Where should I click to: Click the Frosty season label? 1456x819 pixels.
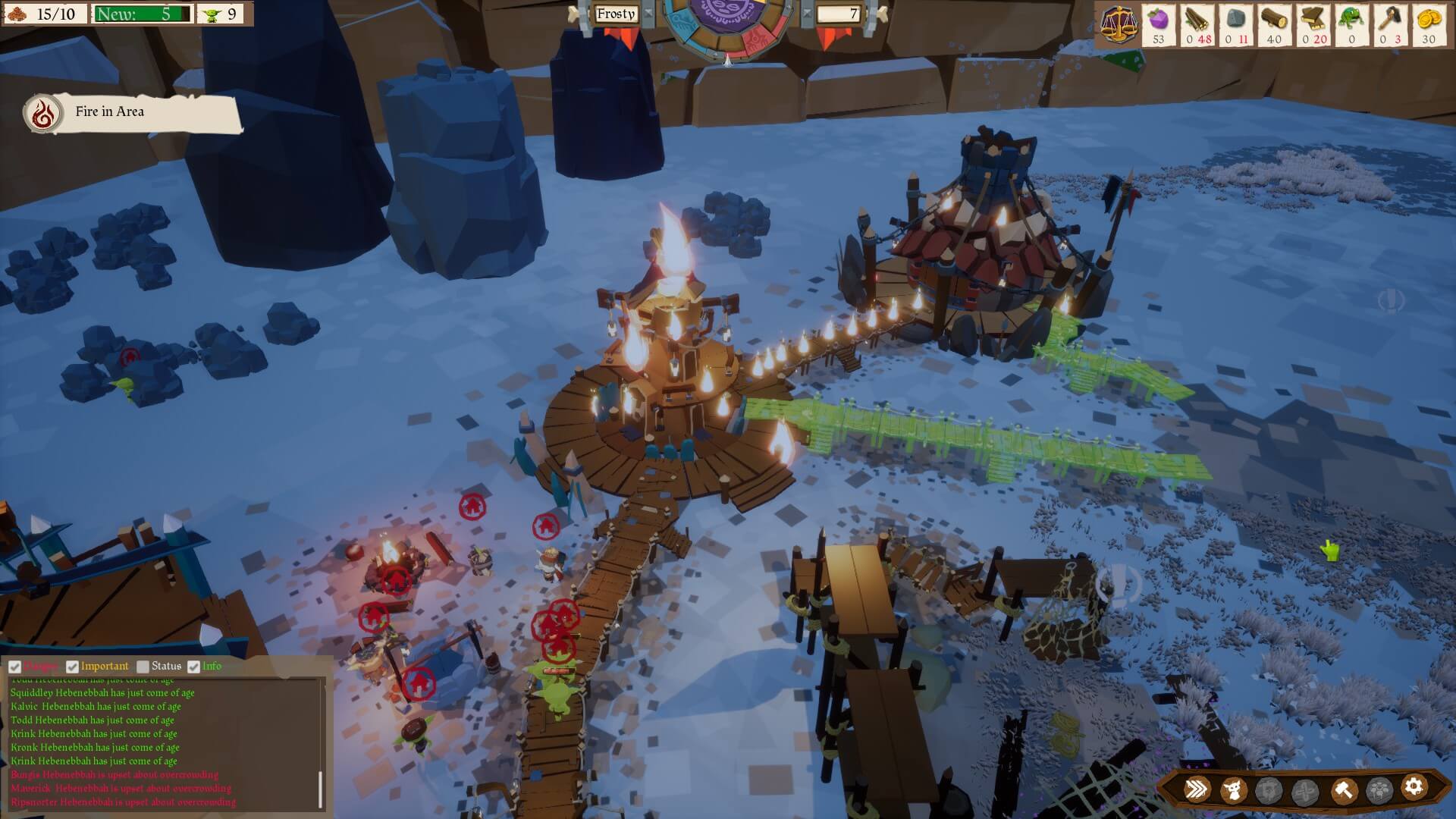click(615, 14)
